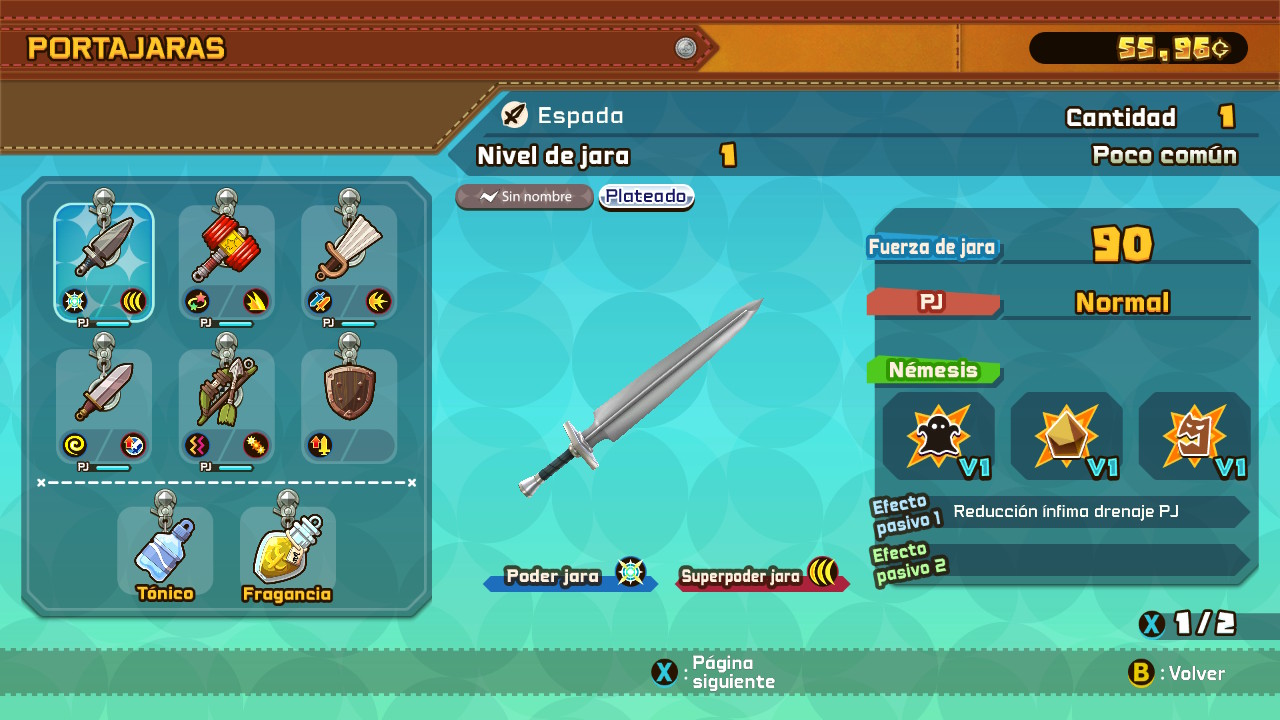
Task: Choose the red hammer charm slot
Action: 227,262
